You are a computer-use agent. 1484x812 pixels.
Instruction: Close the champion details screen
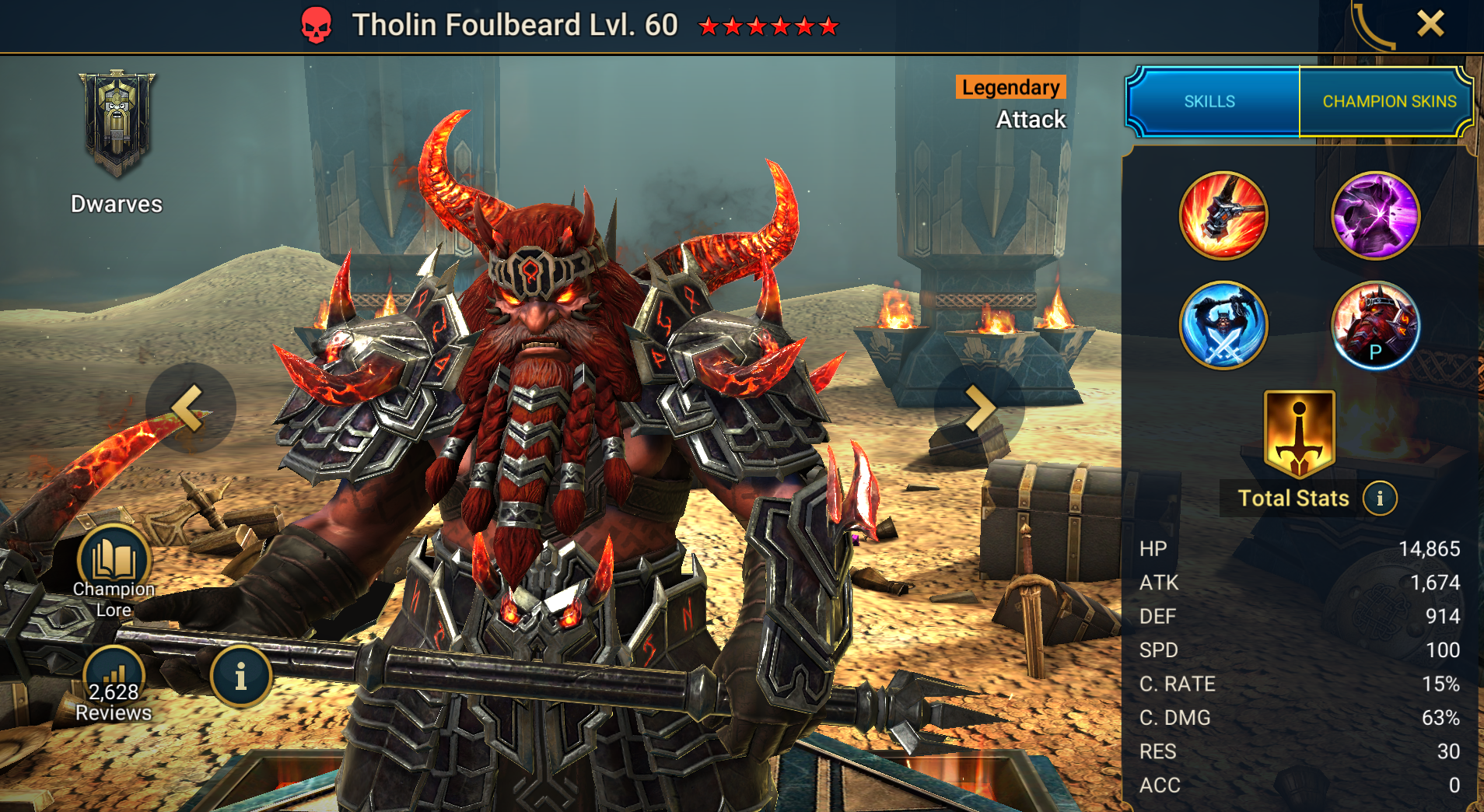(1430, 24)
